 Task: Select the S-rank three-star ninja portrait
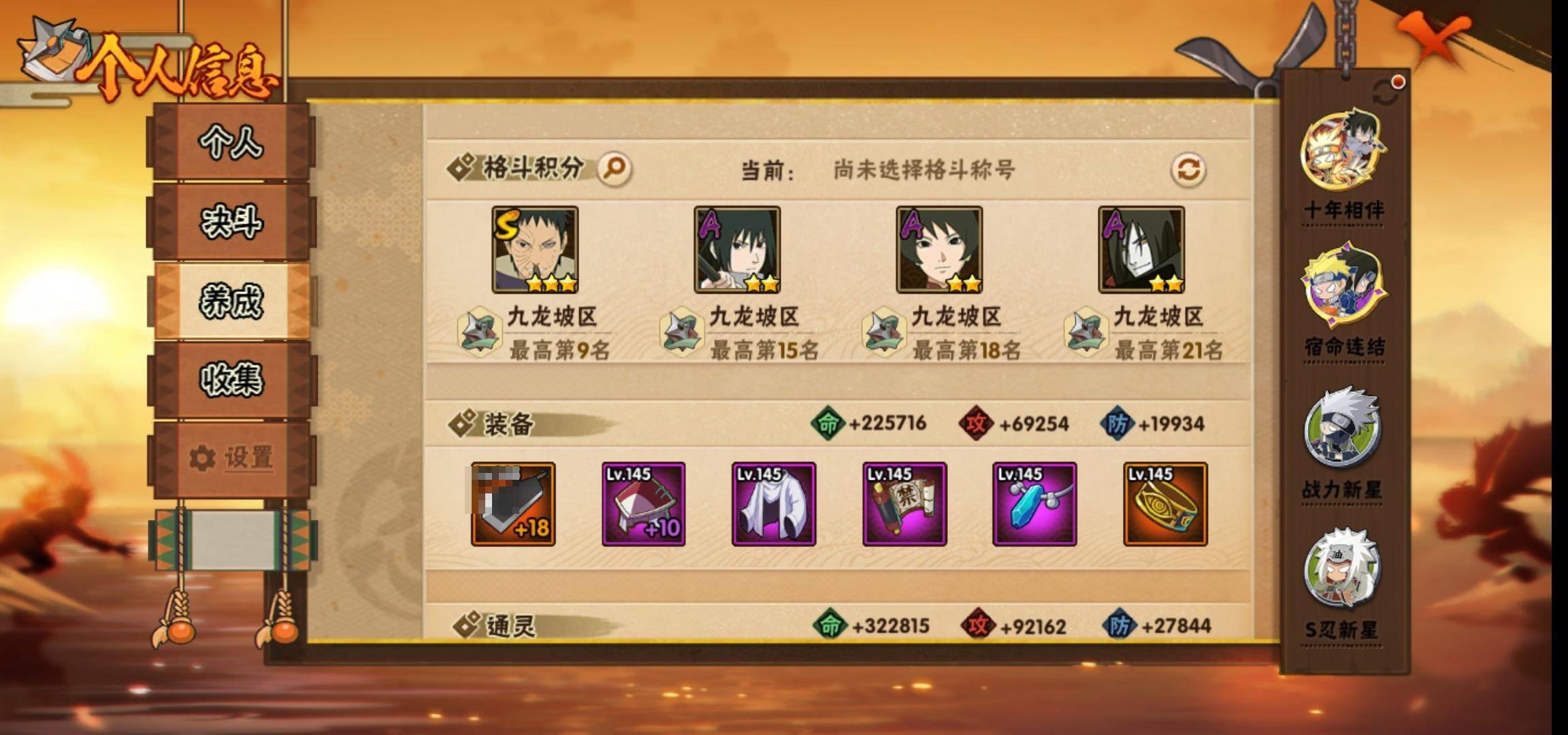pos(535,250)
